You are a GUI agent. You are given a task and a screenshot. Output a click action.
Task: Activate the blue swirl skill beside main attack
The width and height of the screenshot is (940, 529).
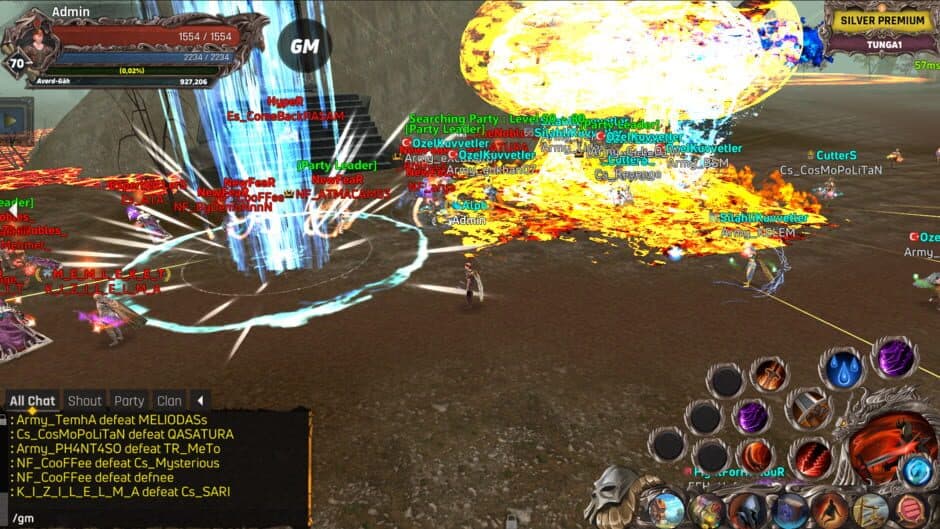(916, 469)
